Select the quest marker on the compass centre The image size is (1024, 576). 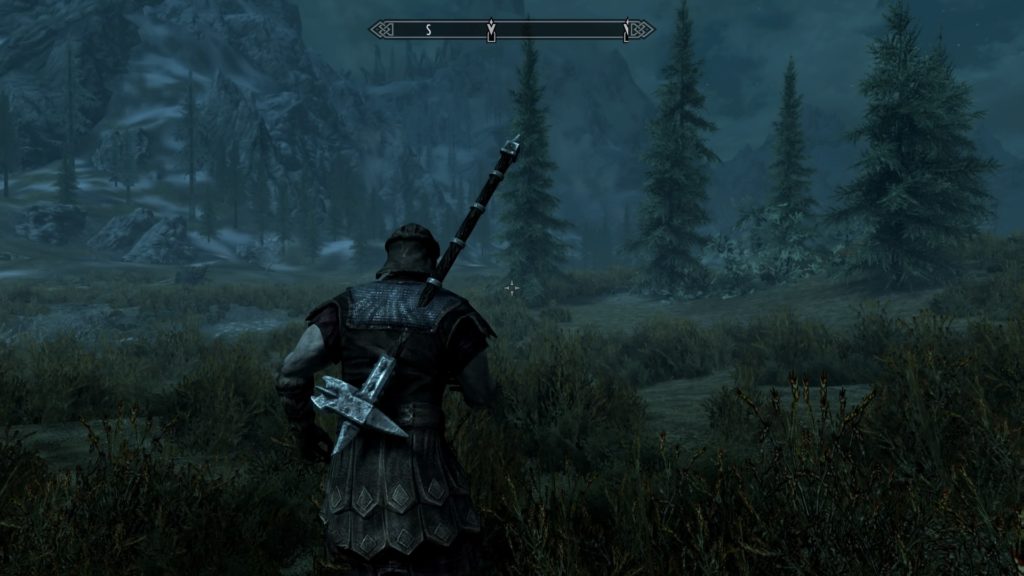[x=490, y=32]
